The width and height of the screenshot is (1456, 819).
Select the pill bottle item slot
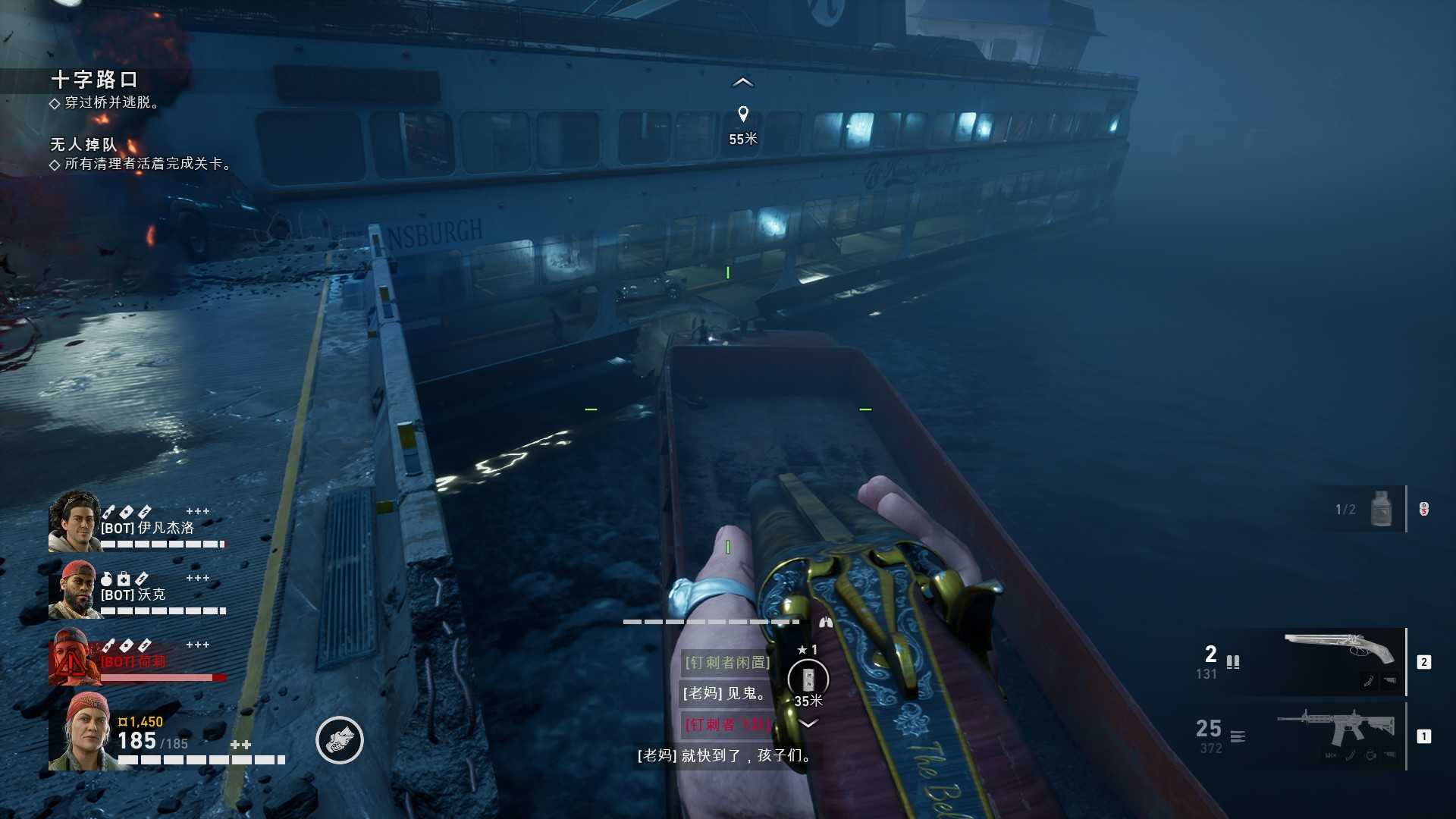(x=1381, y=509)
